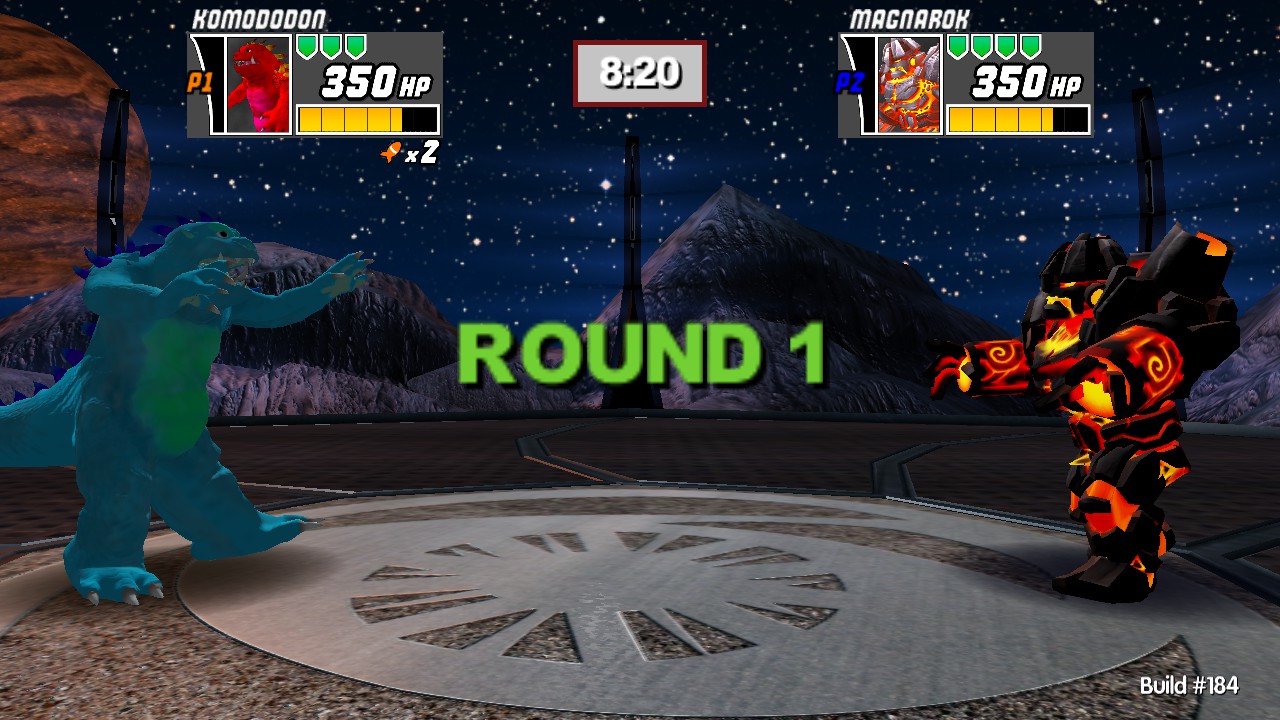Screen dimensions: 1280x720
Task: Expand Komododon's stat panel
Action: 315,85
